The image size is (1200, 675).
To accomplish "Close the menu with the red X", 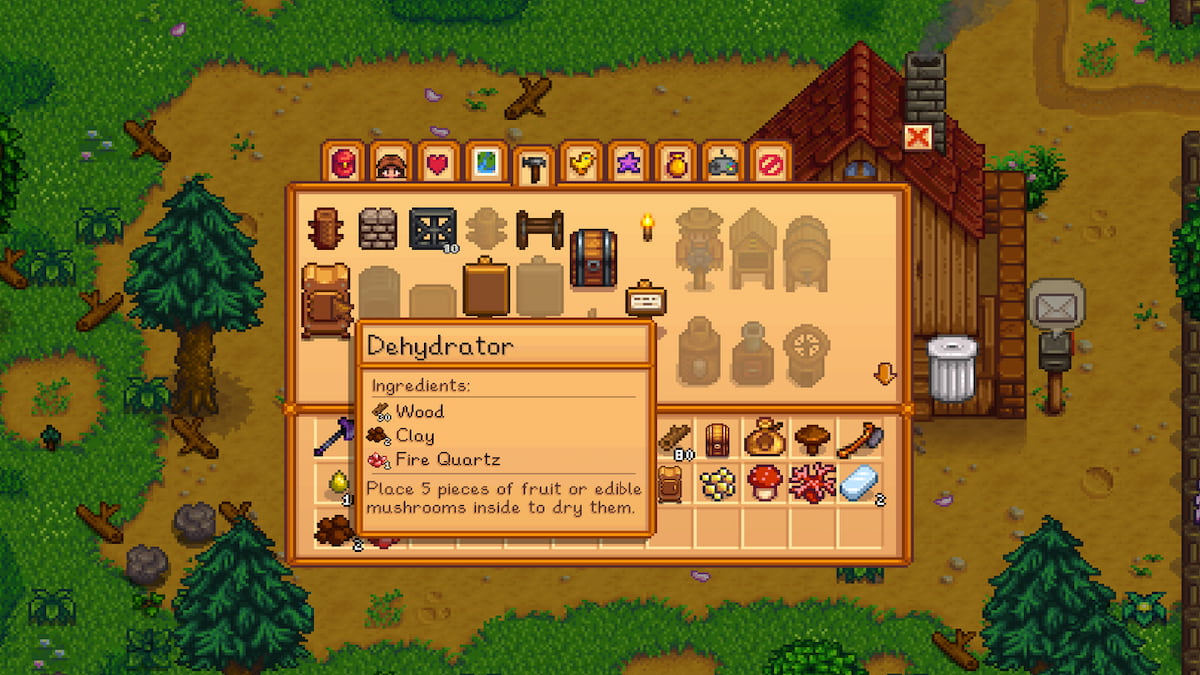I will tap(917, 137).
